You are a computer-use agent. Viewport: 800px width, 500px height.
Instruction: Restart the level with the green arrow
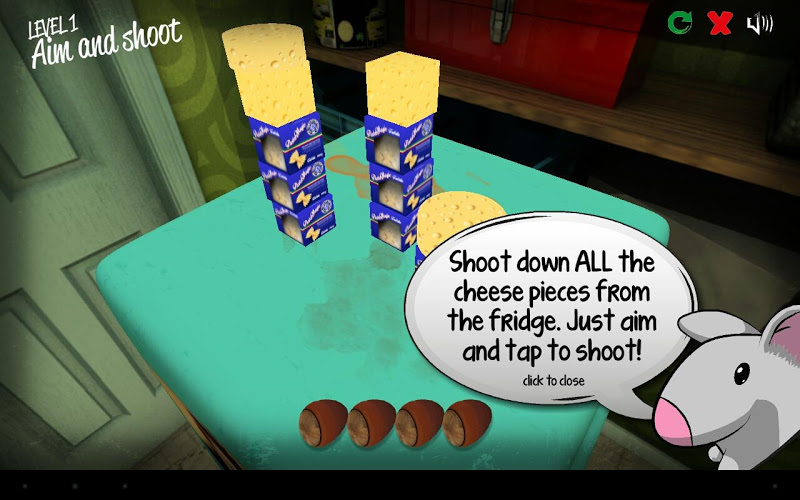680,22
